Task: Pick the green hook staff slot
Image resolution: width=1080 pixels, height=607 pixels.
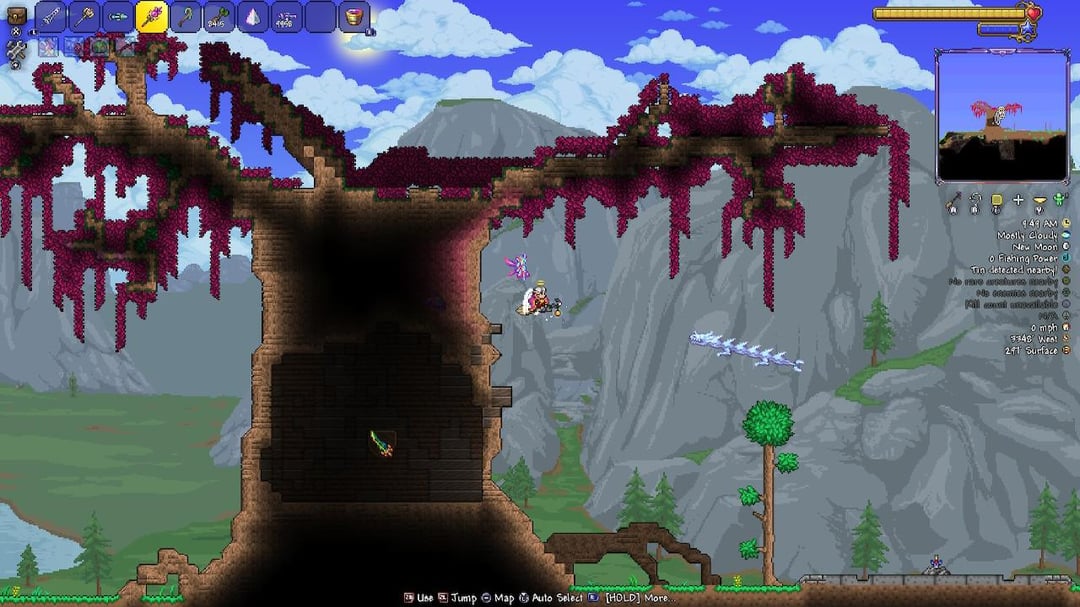Action: tap(186, 17)
